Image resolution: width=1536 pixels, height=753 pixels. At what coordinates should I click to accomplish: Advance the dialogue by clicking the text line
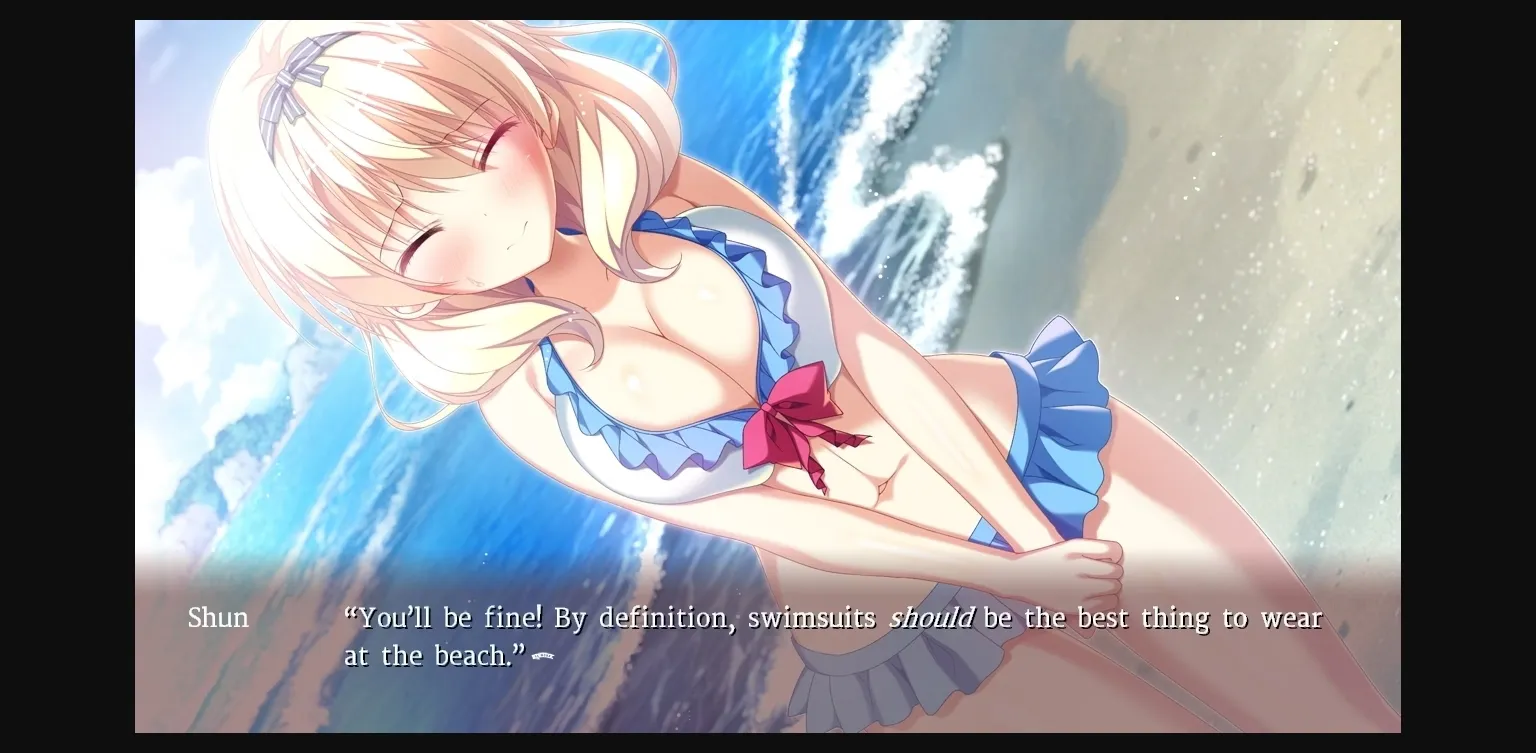point(800,618)
